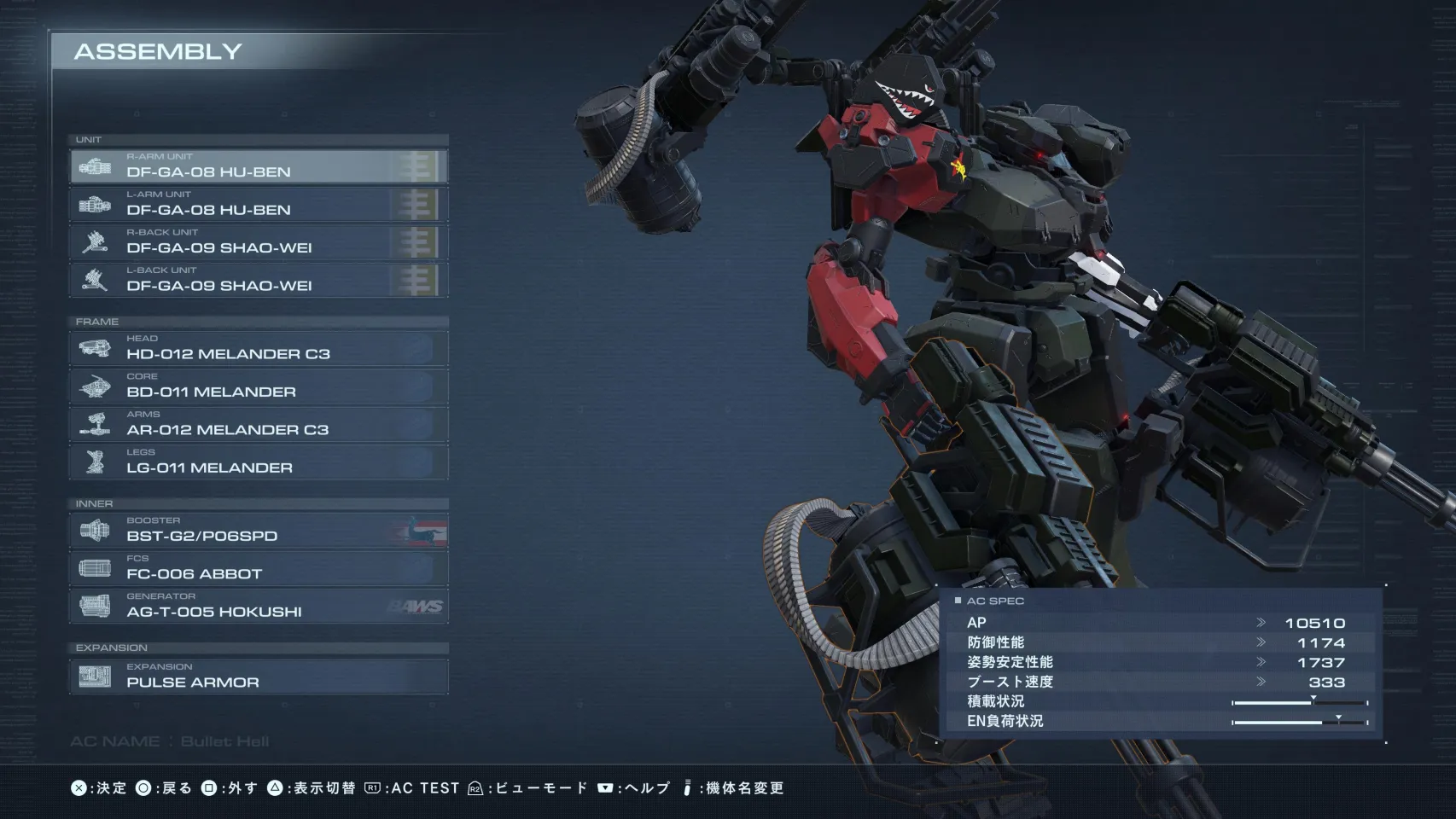
Task: Change the GENERATOR AG-T-005 HOKUSHI
Action: point(259,607)
